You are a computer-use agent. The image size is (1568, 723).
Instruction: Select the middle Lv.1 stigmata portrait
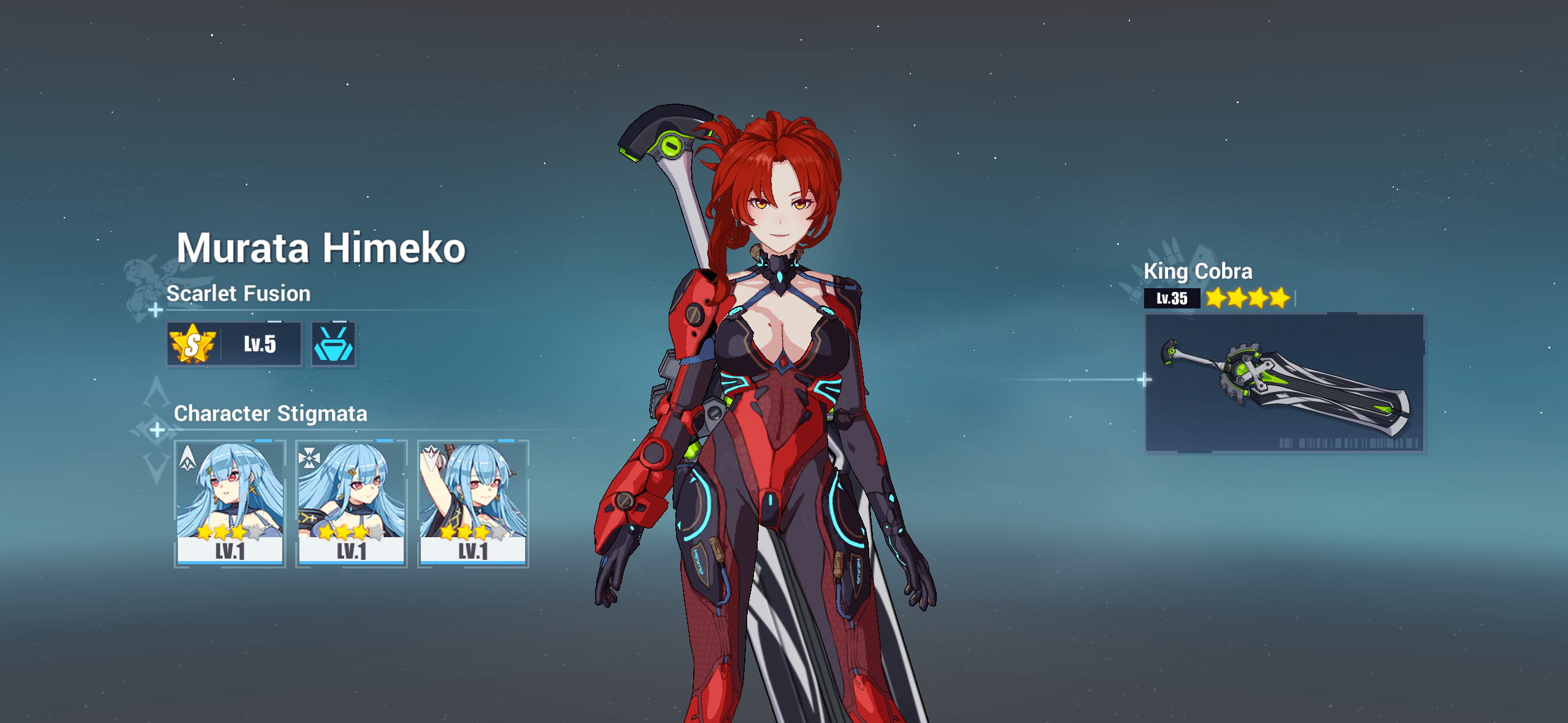[x=350, y=509]
